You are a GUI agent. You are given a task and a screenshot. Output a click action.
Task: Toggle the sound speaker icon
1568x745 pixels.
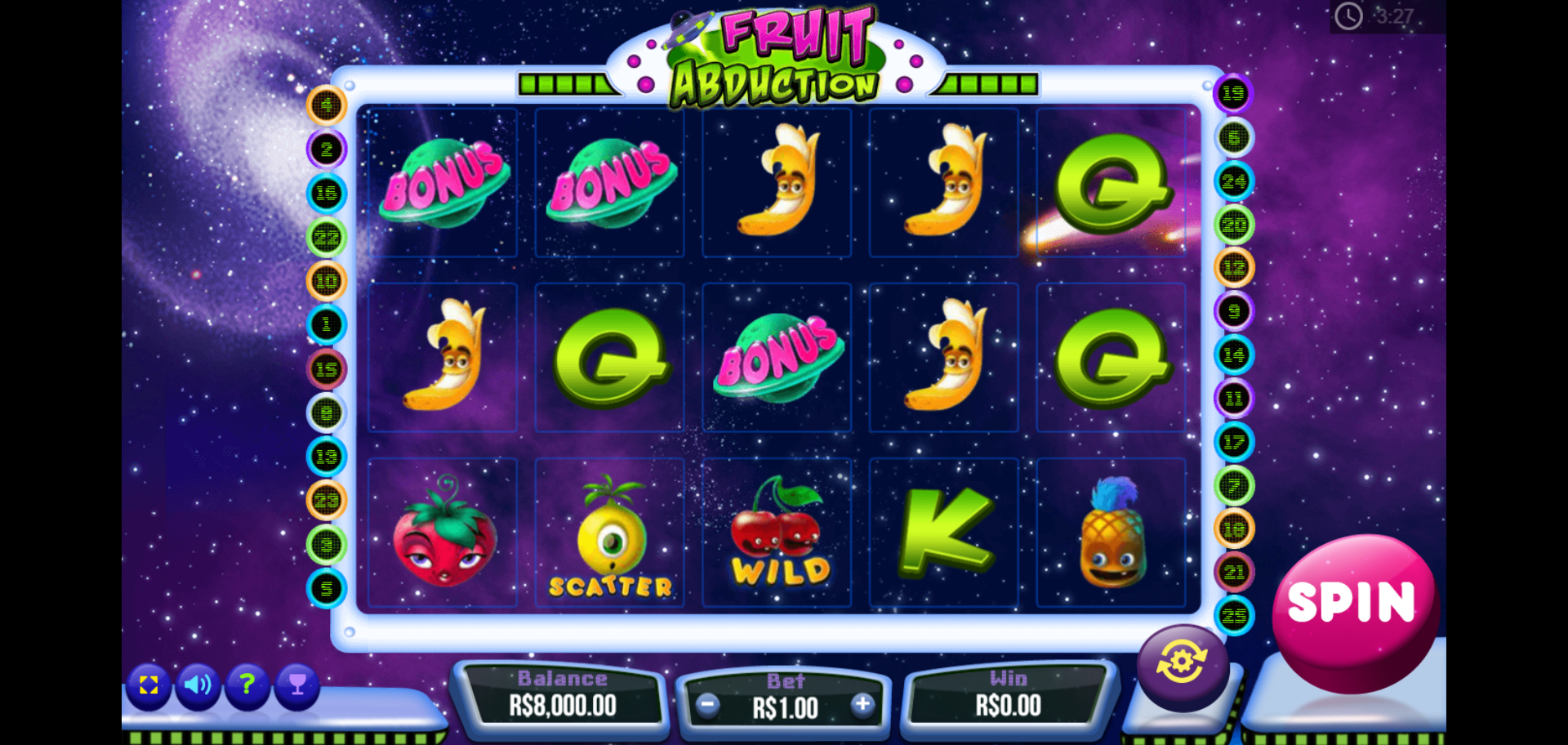(x=198, y=685)
